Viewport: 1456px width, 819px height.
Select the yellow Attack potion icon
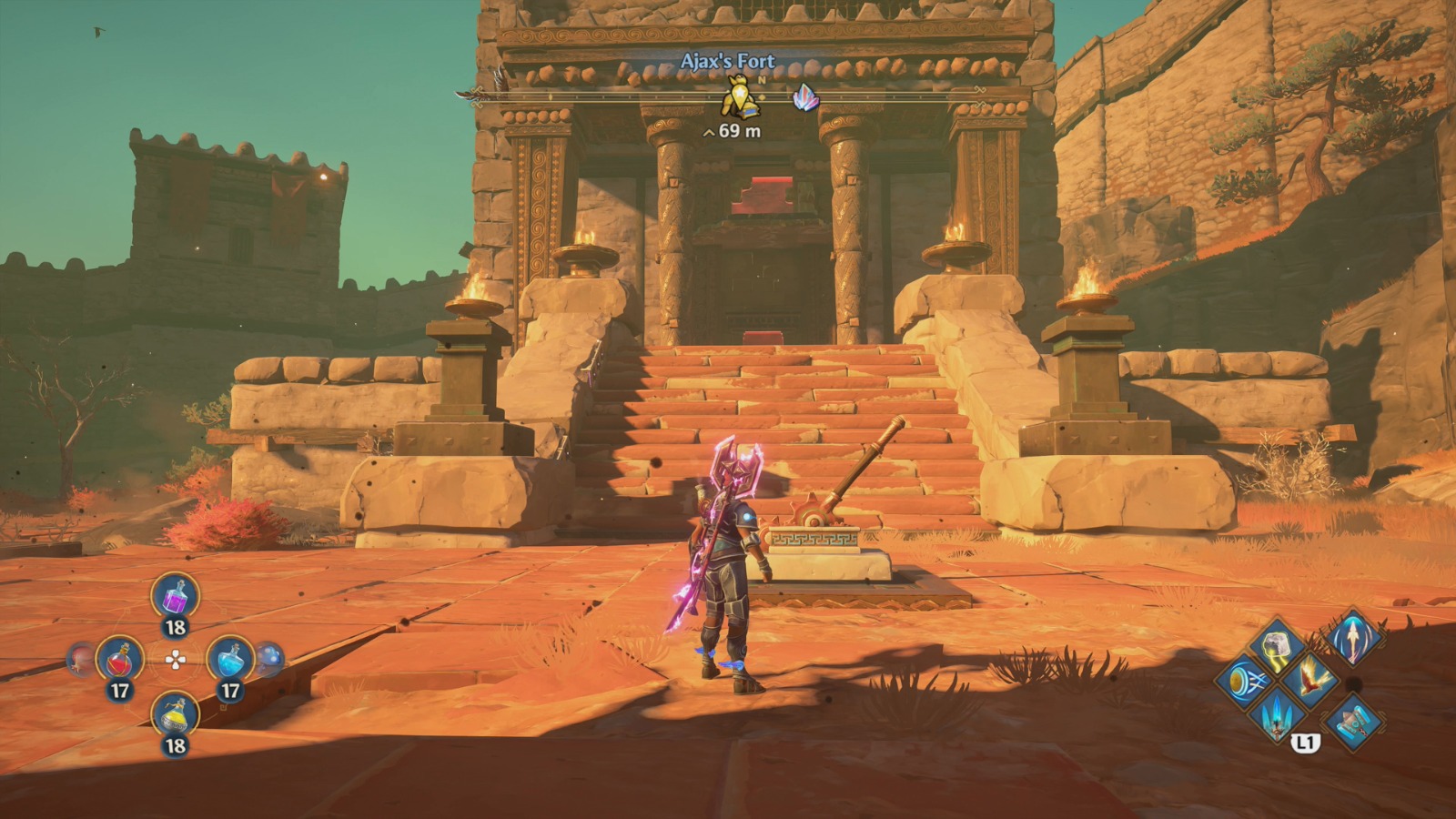pyautogui.click(x=173, y=715)
